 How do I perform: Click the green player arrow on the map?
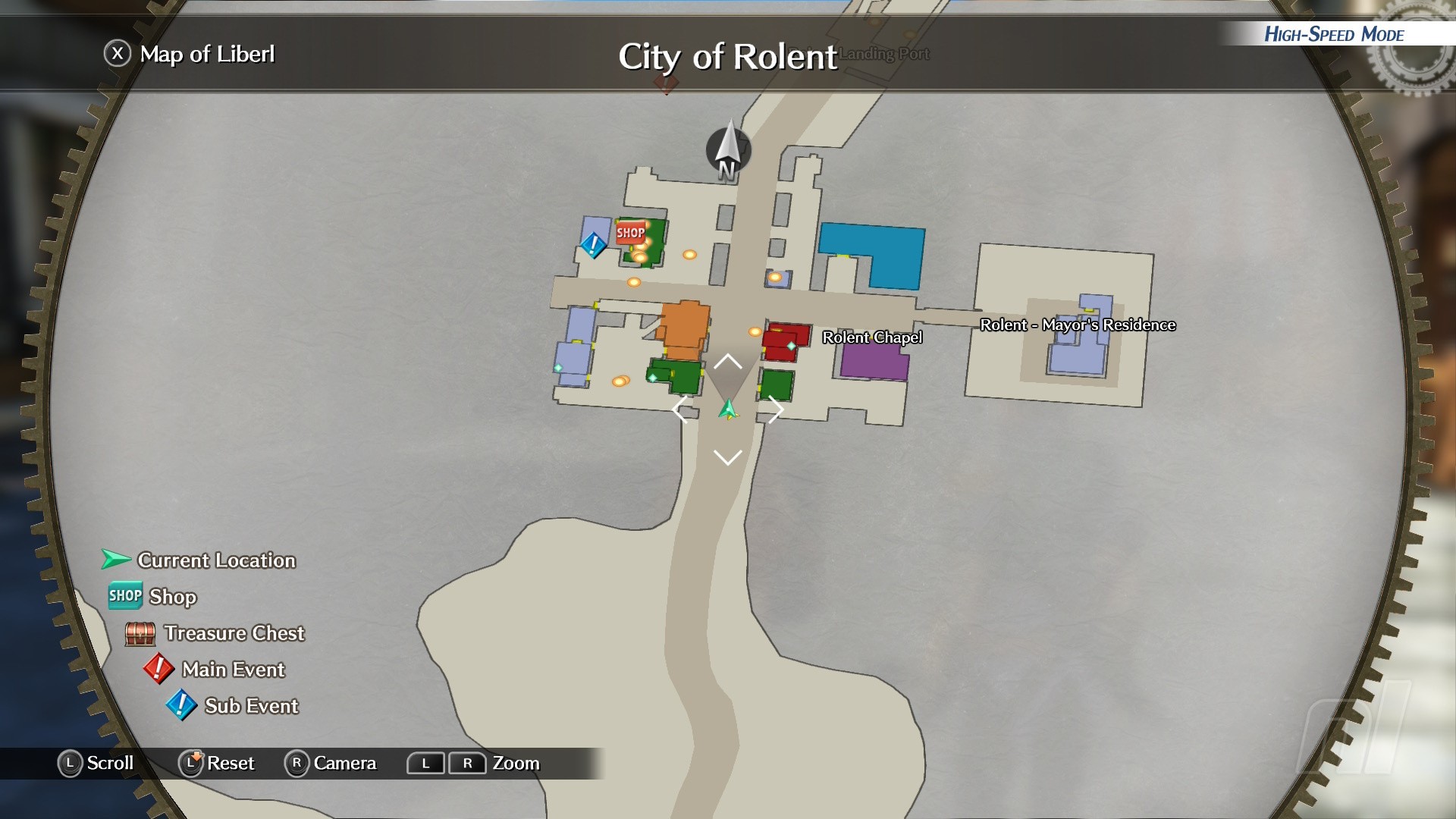pos(728,409)
